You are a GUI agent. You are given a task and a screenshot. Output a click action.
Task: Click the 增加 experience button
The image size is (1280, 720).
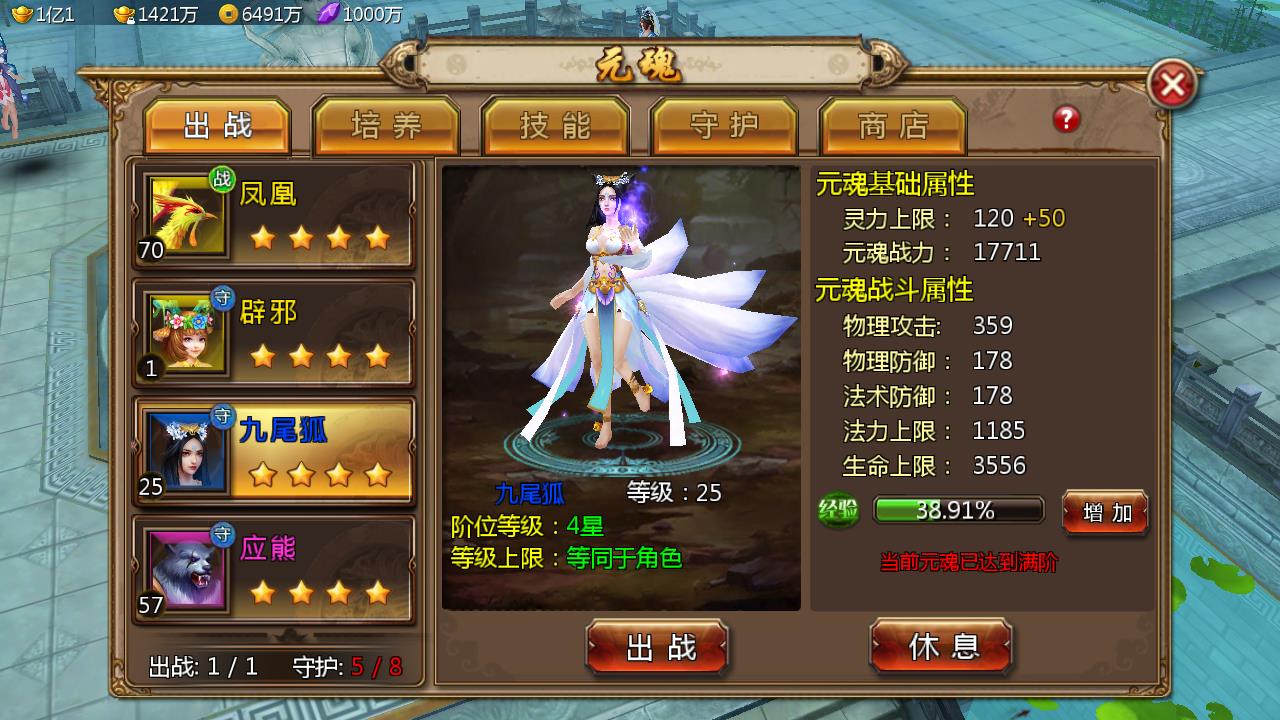click(1105, 512)
